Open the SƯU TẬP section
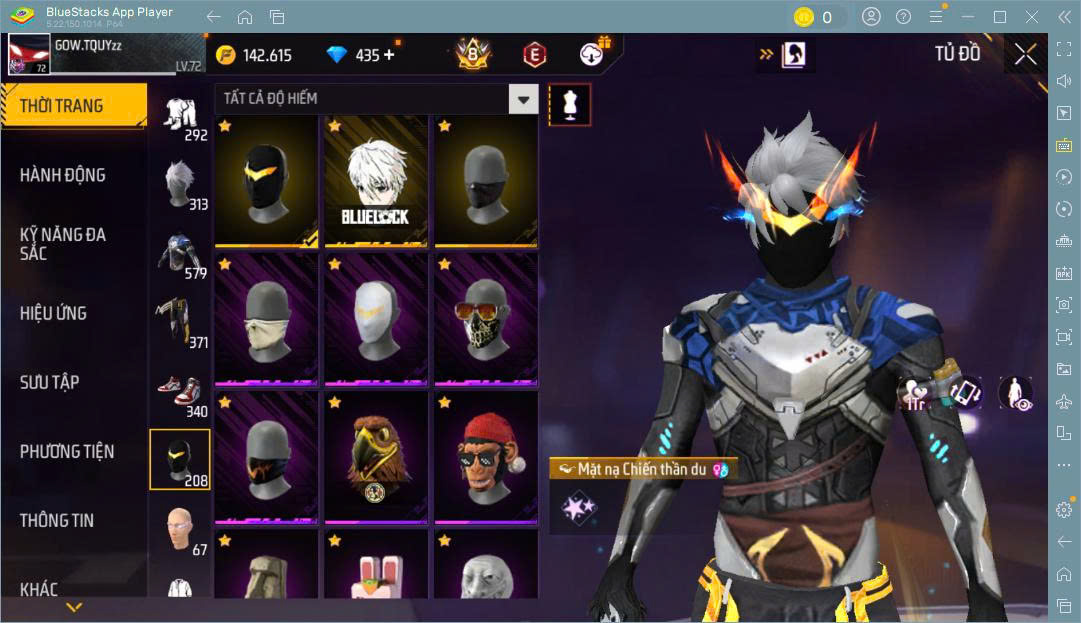This screenshot has width=1081, height=623. (x=50, y=382)
